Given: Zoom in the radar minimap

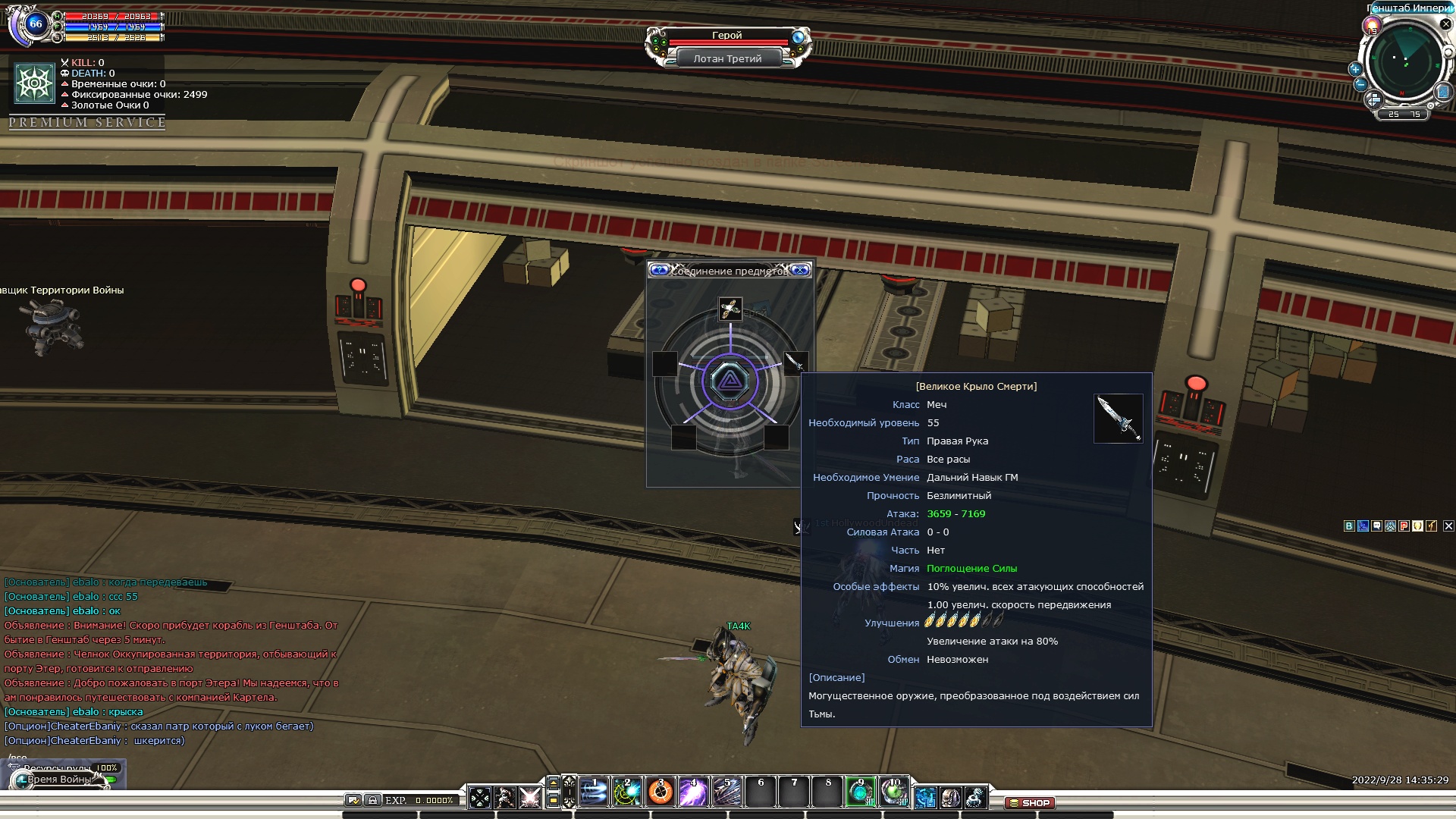Looking at the screenshot, I should [1355, 69].
